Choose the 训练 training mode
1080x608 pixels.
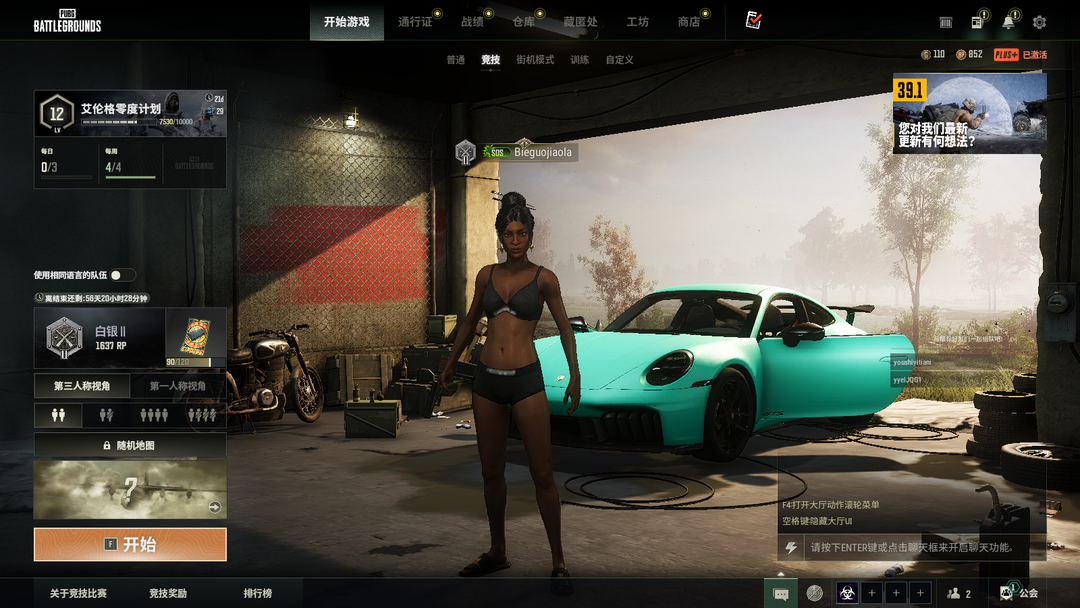click(x=580, y=60)
